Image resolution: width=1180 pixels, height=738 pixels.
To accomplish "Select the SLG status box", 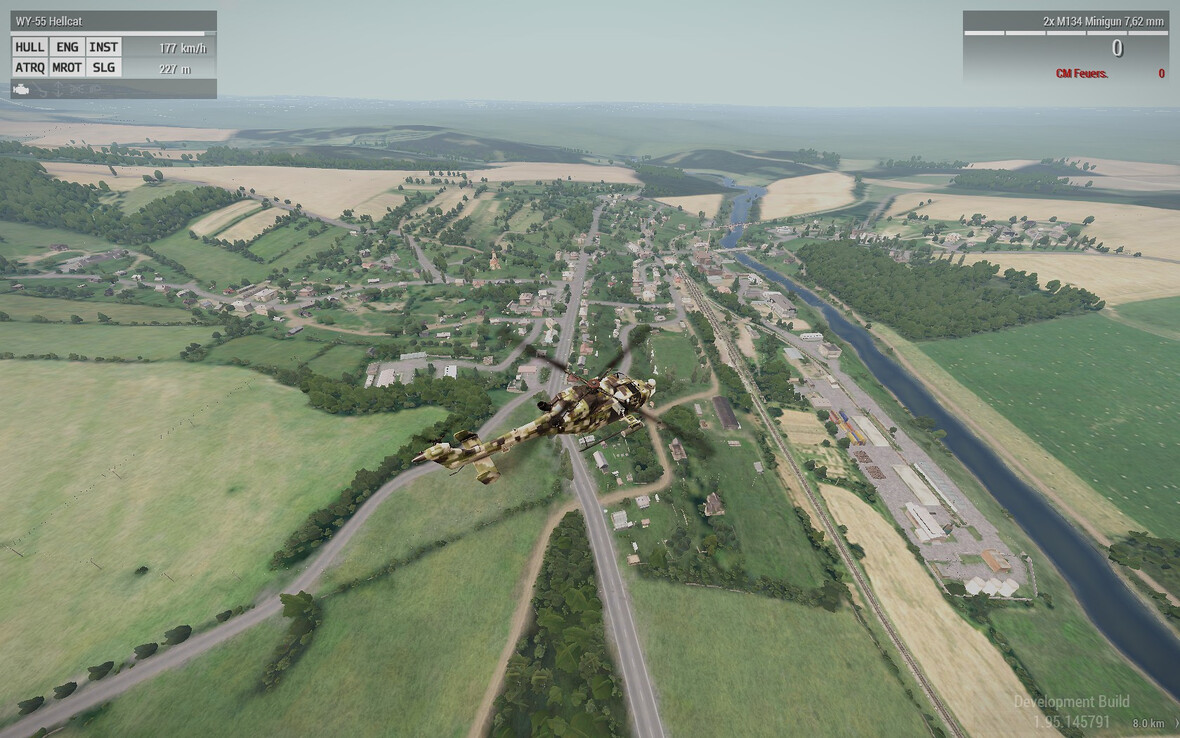I will pos(103,68).
